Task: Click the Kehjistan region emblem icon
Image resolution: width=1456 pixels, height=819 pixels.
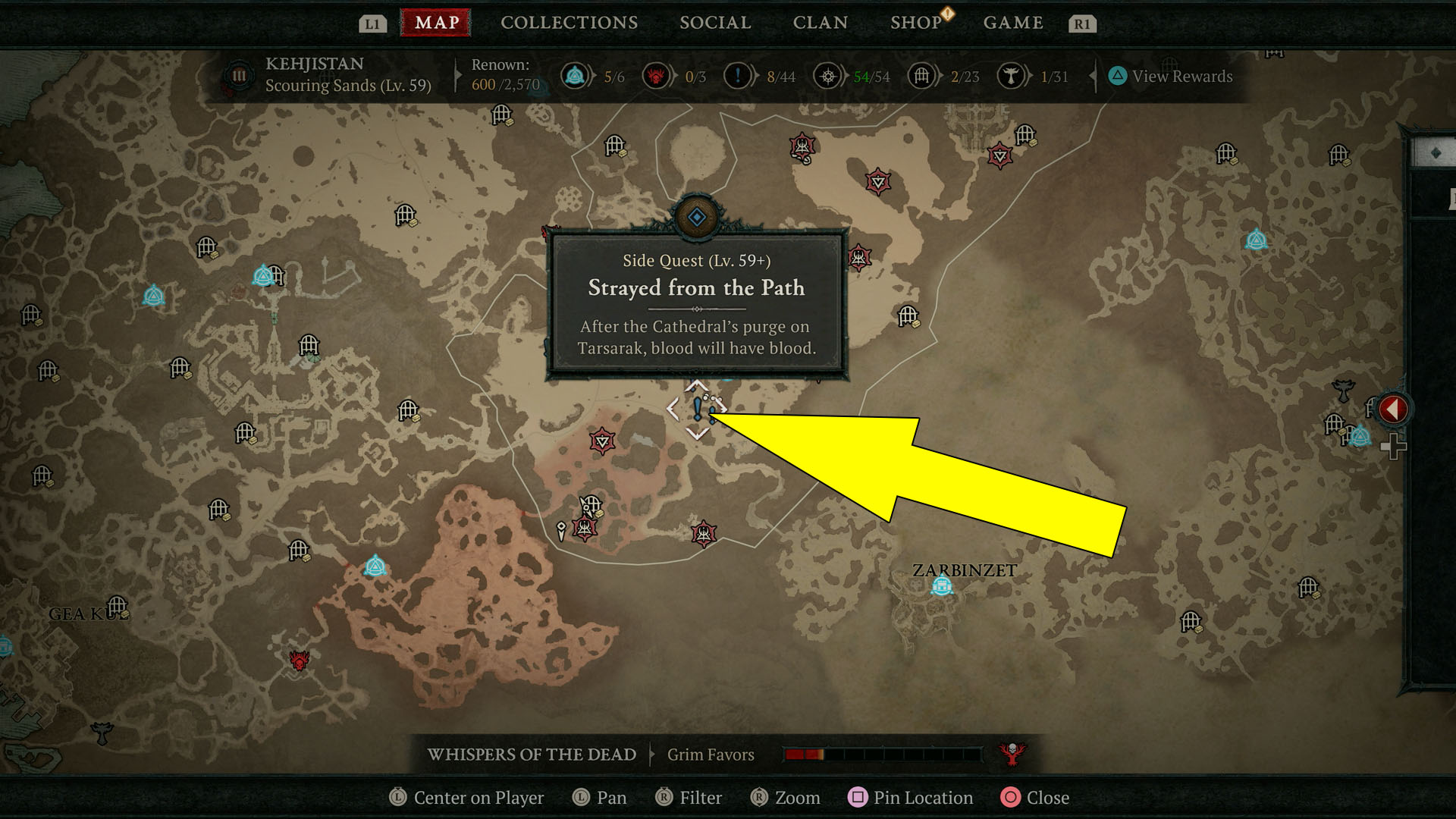Action: (237, 76)
